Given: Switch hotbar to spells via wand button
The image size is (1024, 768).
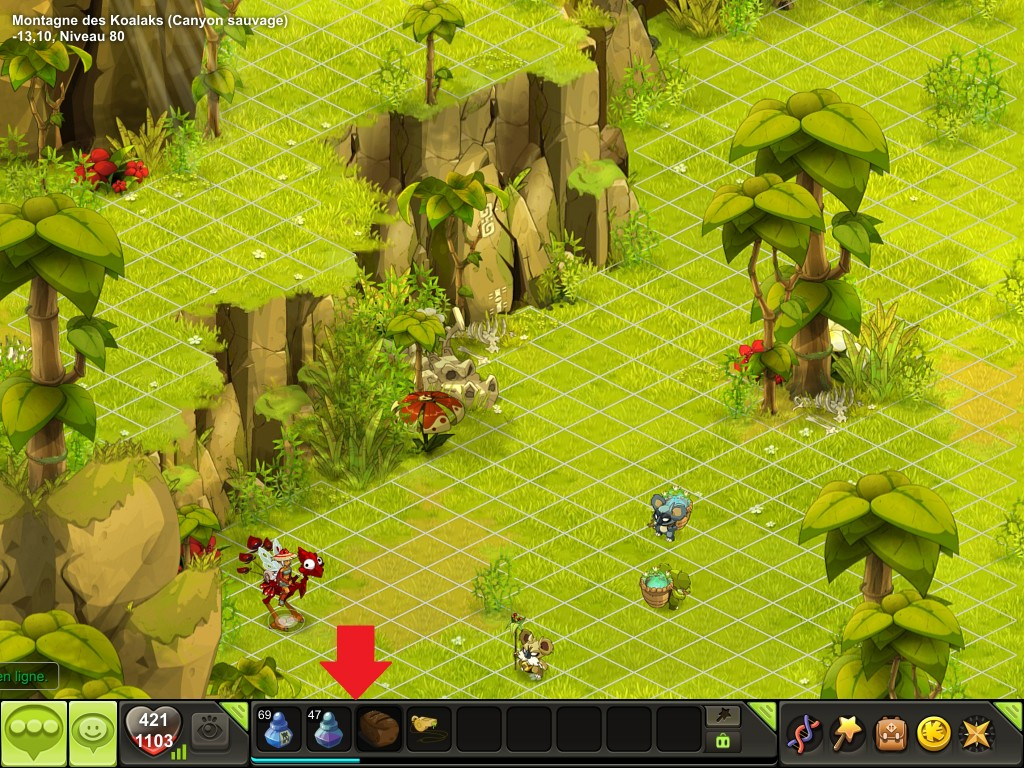Looking at the screenshot, I should coord(723,715).
